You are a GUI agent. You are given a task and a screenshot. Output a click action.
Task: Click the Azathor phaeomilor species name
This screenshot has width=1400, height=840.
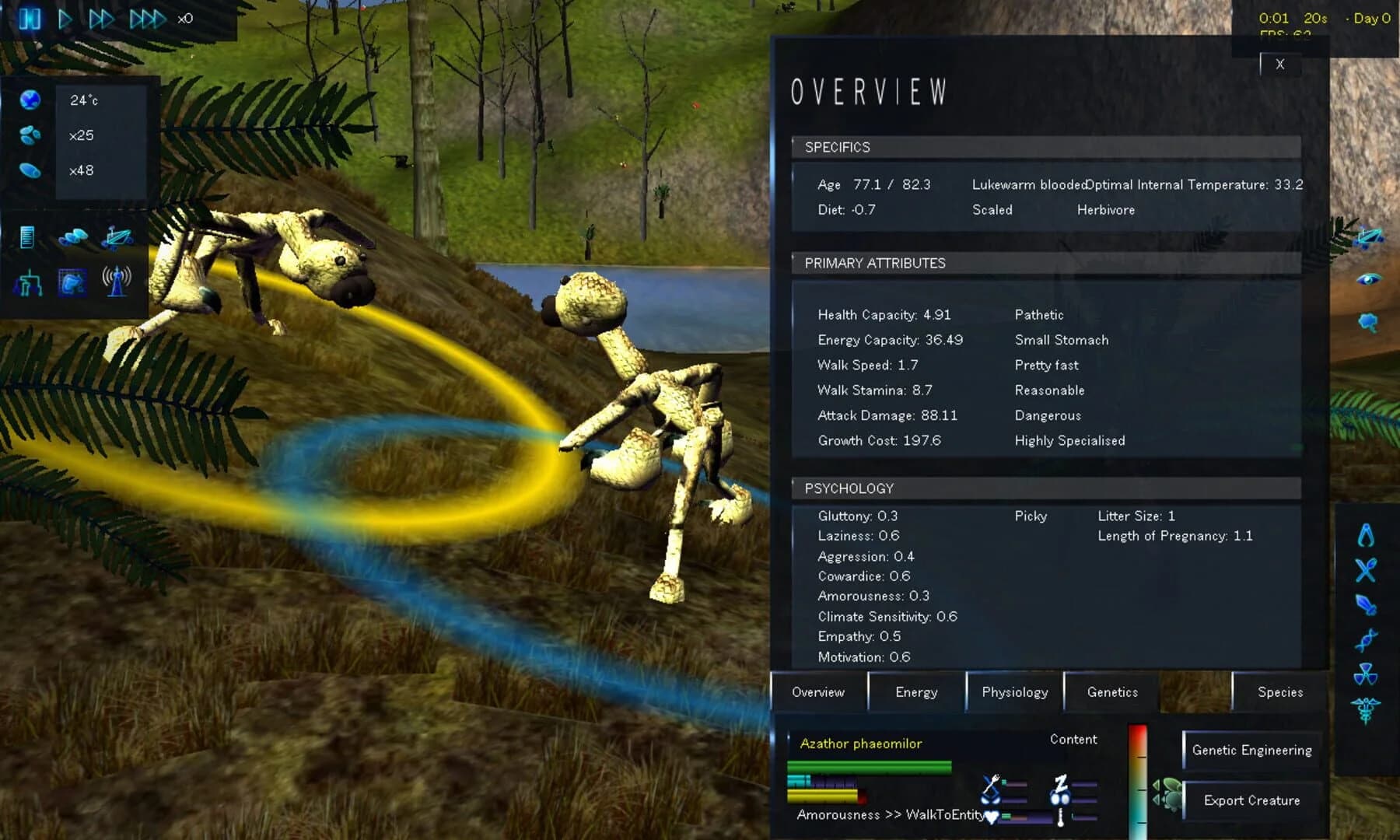pyautogui.click(x=860, y=744)
